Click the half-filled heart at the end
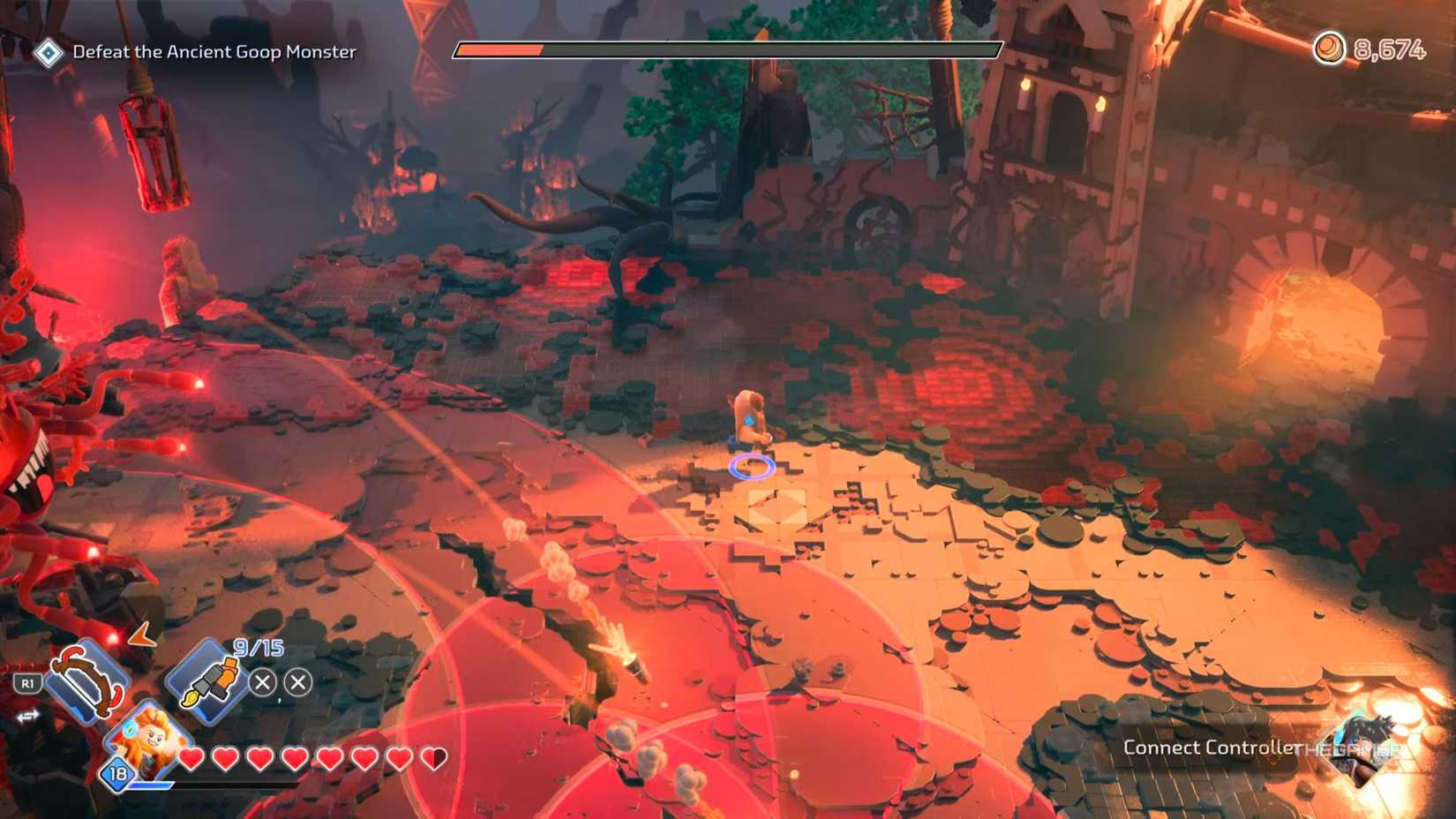 pyautogui.click(x=432, y=756)
